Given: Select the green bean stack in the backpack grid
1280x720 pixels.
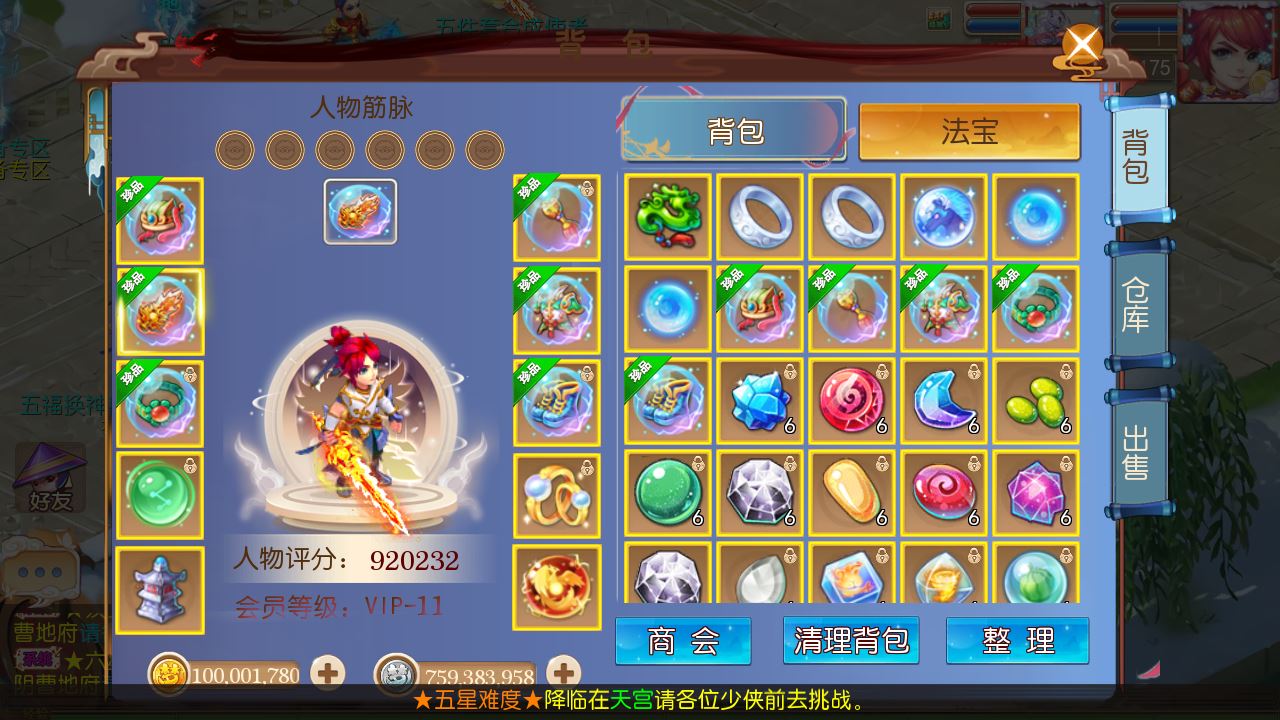Looking at the screenshot, I should [1035, 401].
